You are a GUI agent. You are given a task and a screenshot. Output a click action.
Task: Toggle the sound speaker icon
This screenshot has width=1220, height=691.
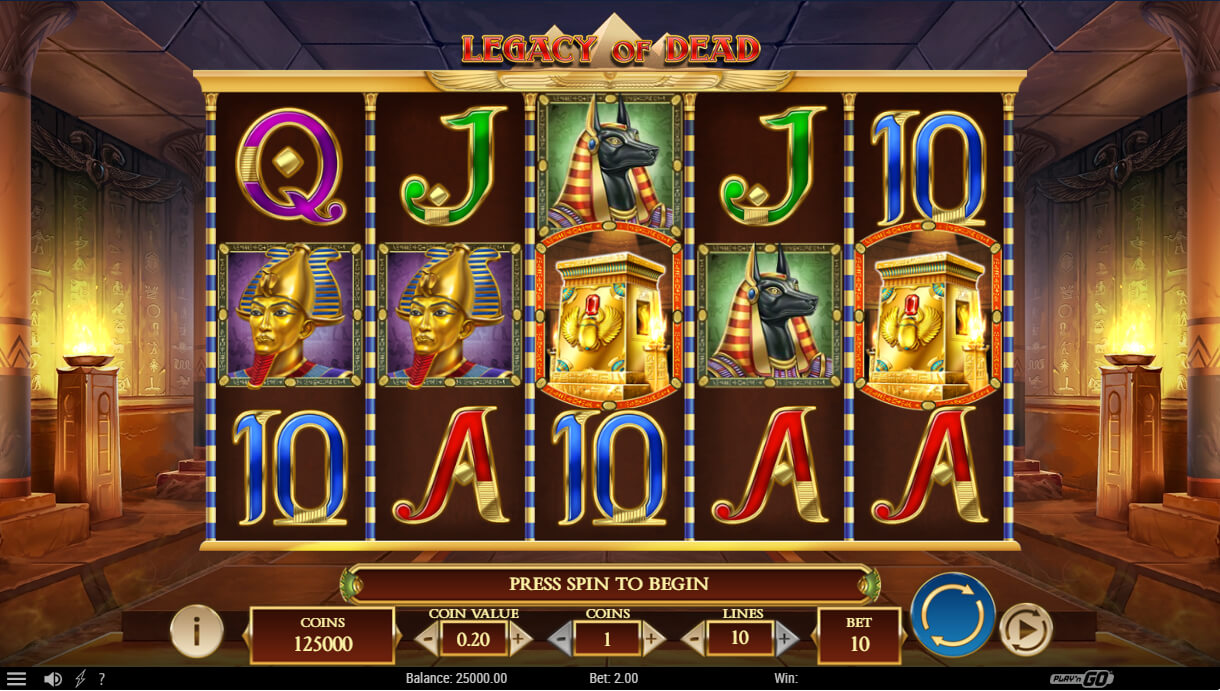(53, 679)
